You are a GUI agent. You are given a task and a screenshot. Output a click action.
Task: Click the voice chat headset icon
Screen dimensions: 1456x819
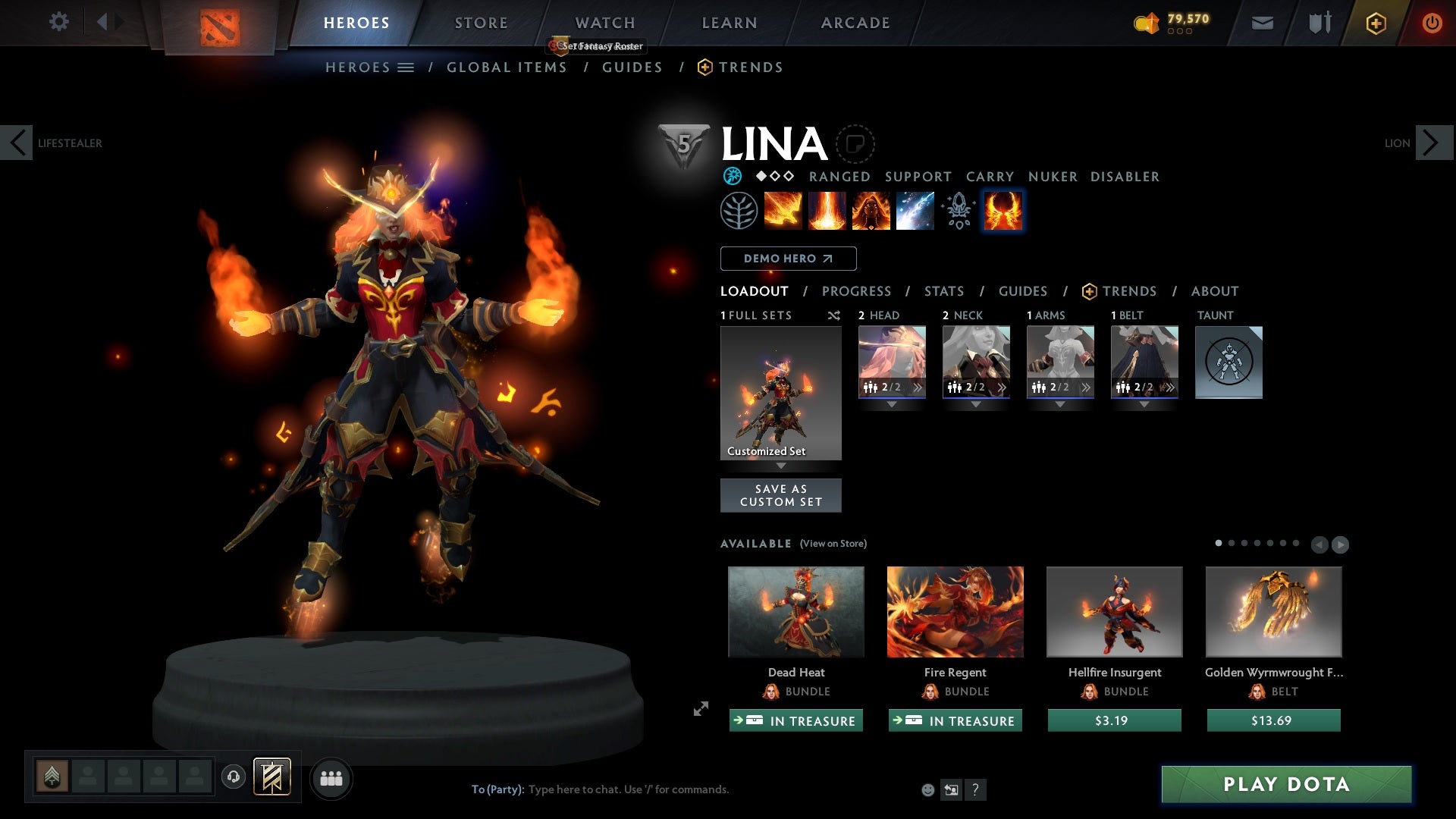pyautogui.click(x=233, y=777)
